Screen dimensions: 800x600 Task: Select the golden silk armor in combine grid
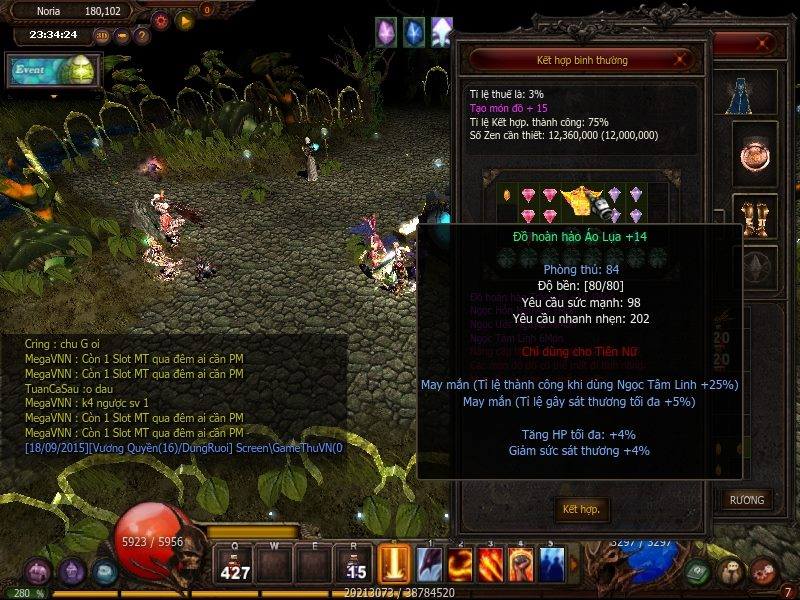577,202
